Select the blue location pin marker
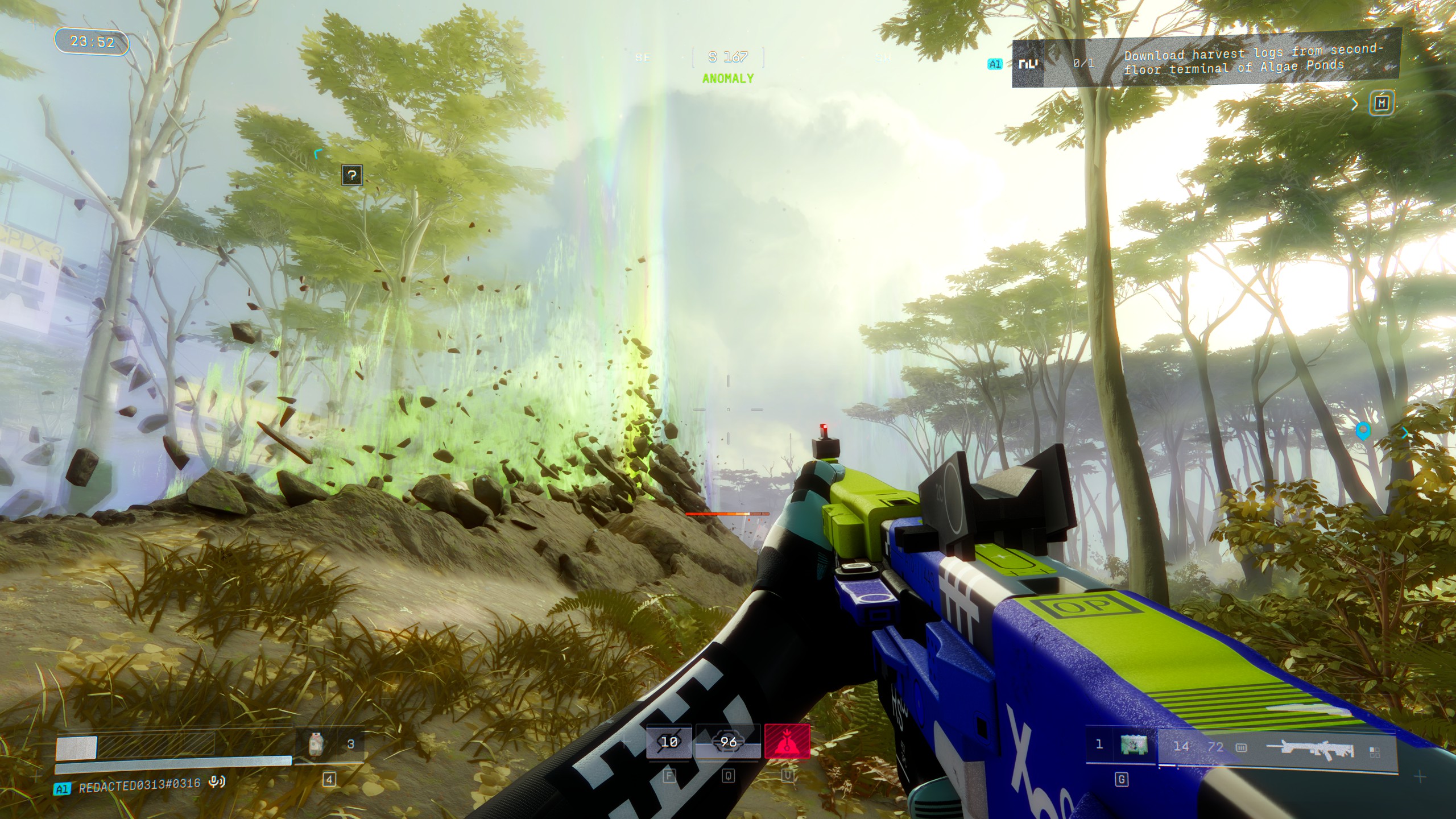Screen dimensions: 1456x819 [x=1362, y=431]
